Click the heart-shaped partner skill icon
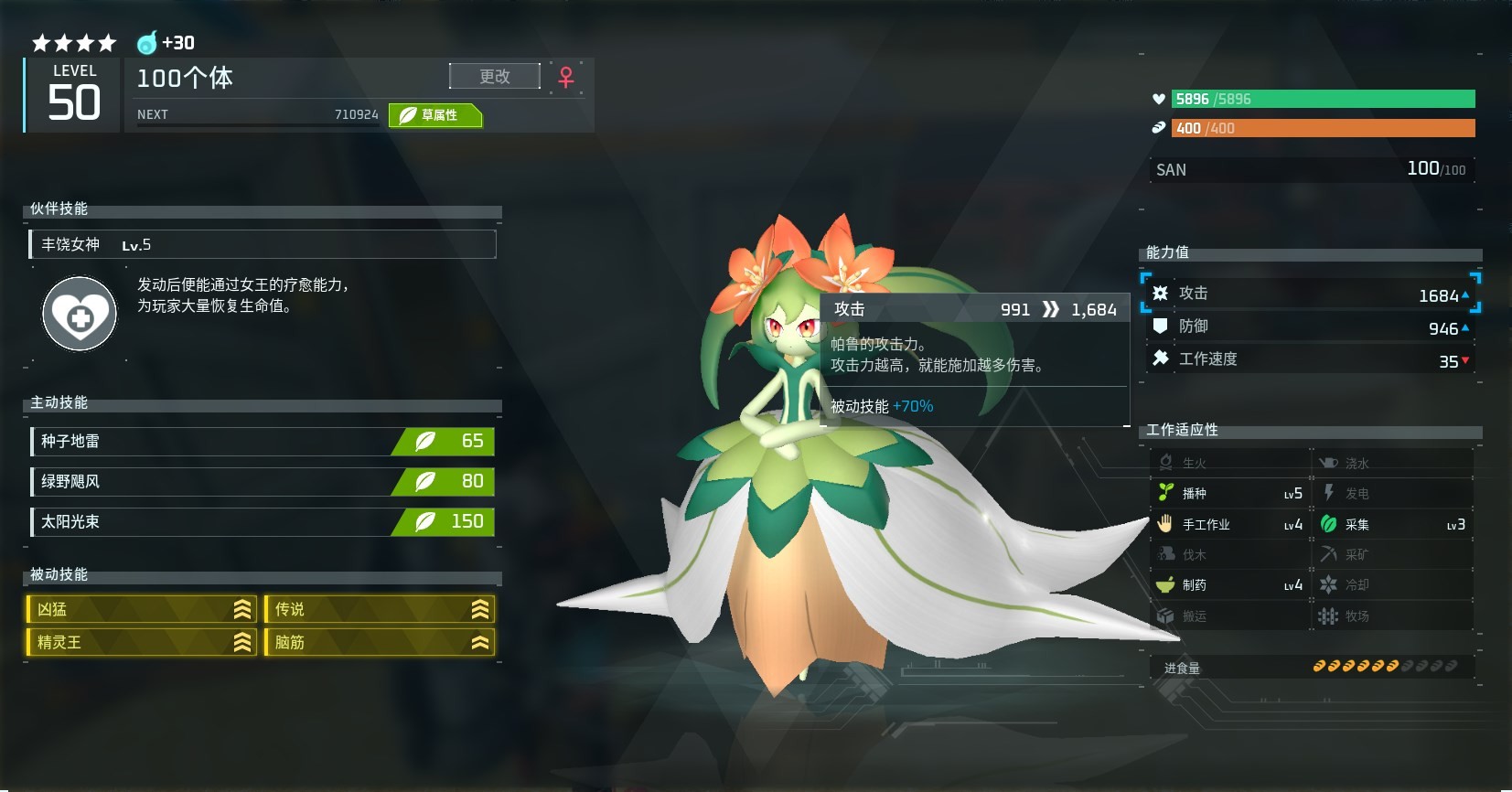Viewport: 1512px width, 792px height. (80, 314)
